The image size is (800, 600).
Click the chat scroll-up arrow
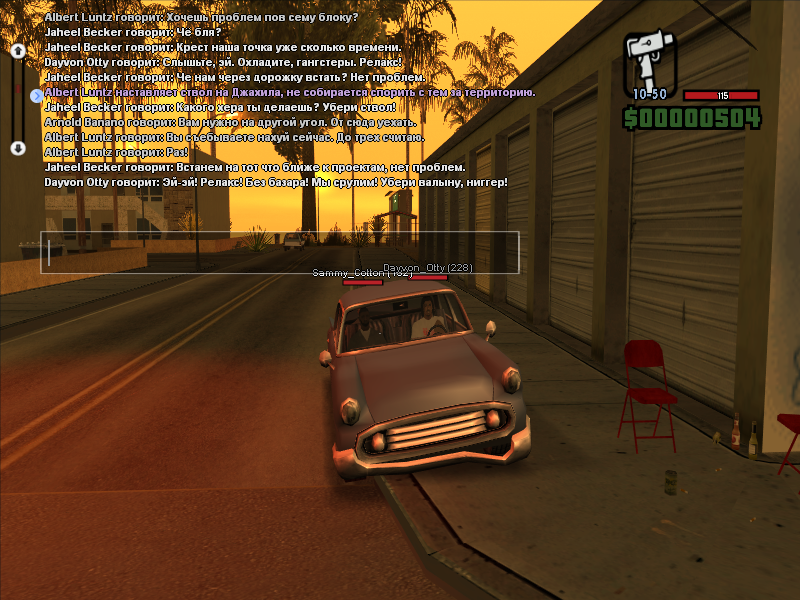18,51
